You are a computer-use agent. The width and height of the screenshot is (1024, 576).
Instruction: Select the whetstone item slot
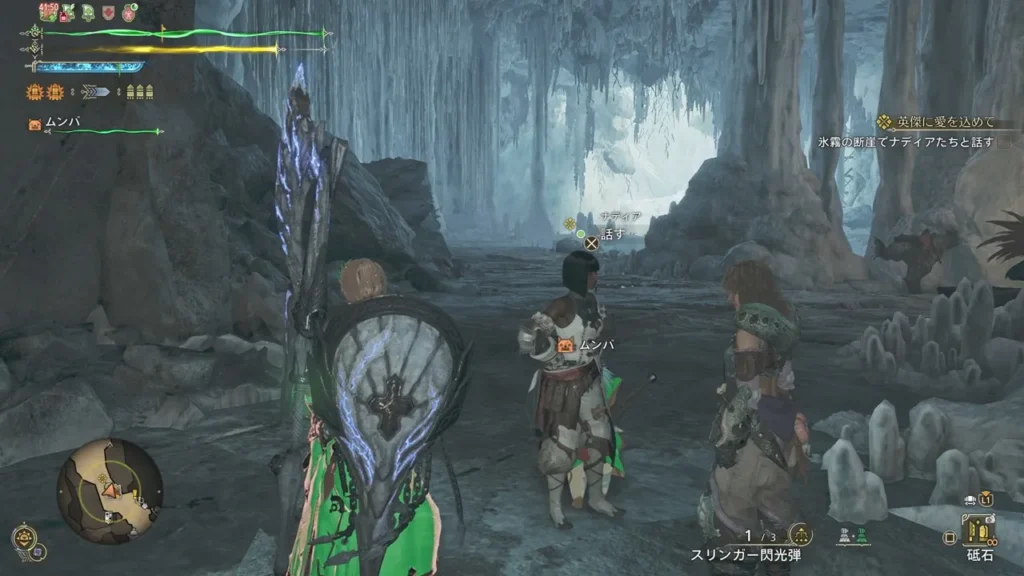(x=976, y=530)
